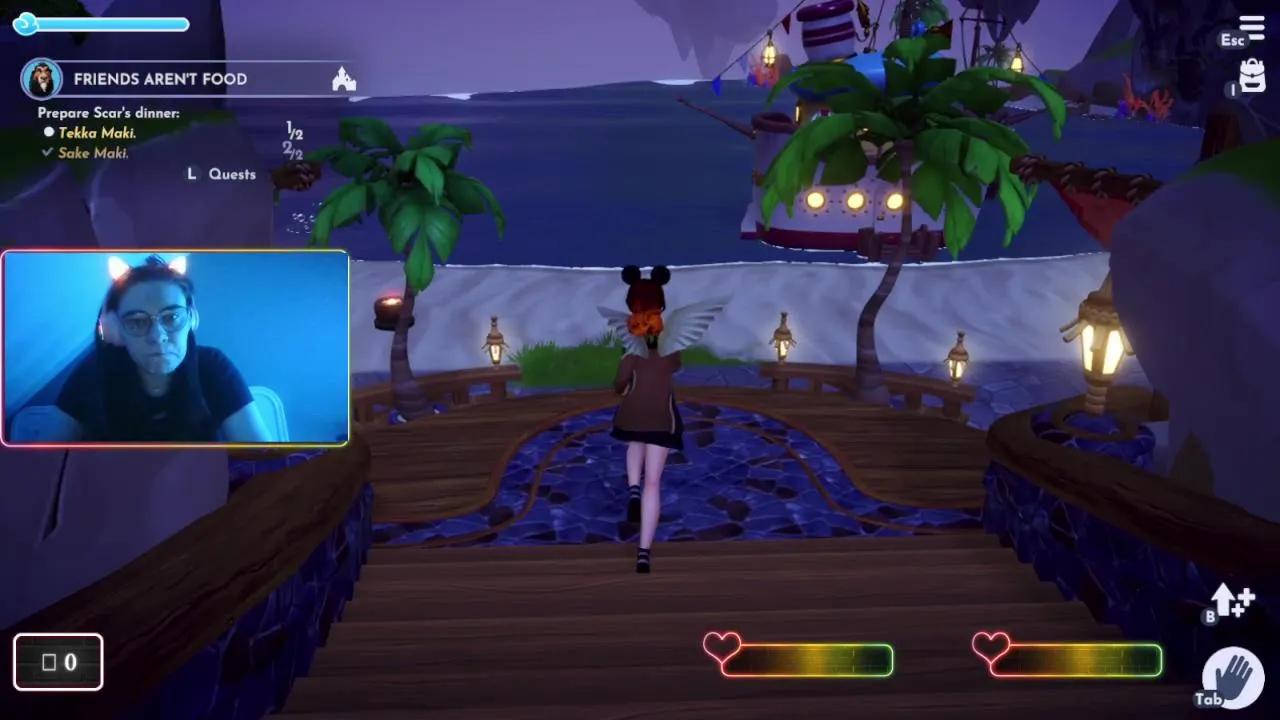Open the Quests log
The image size is (1280, 720).
(231, 174)
